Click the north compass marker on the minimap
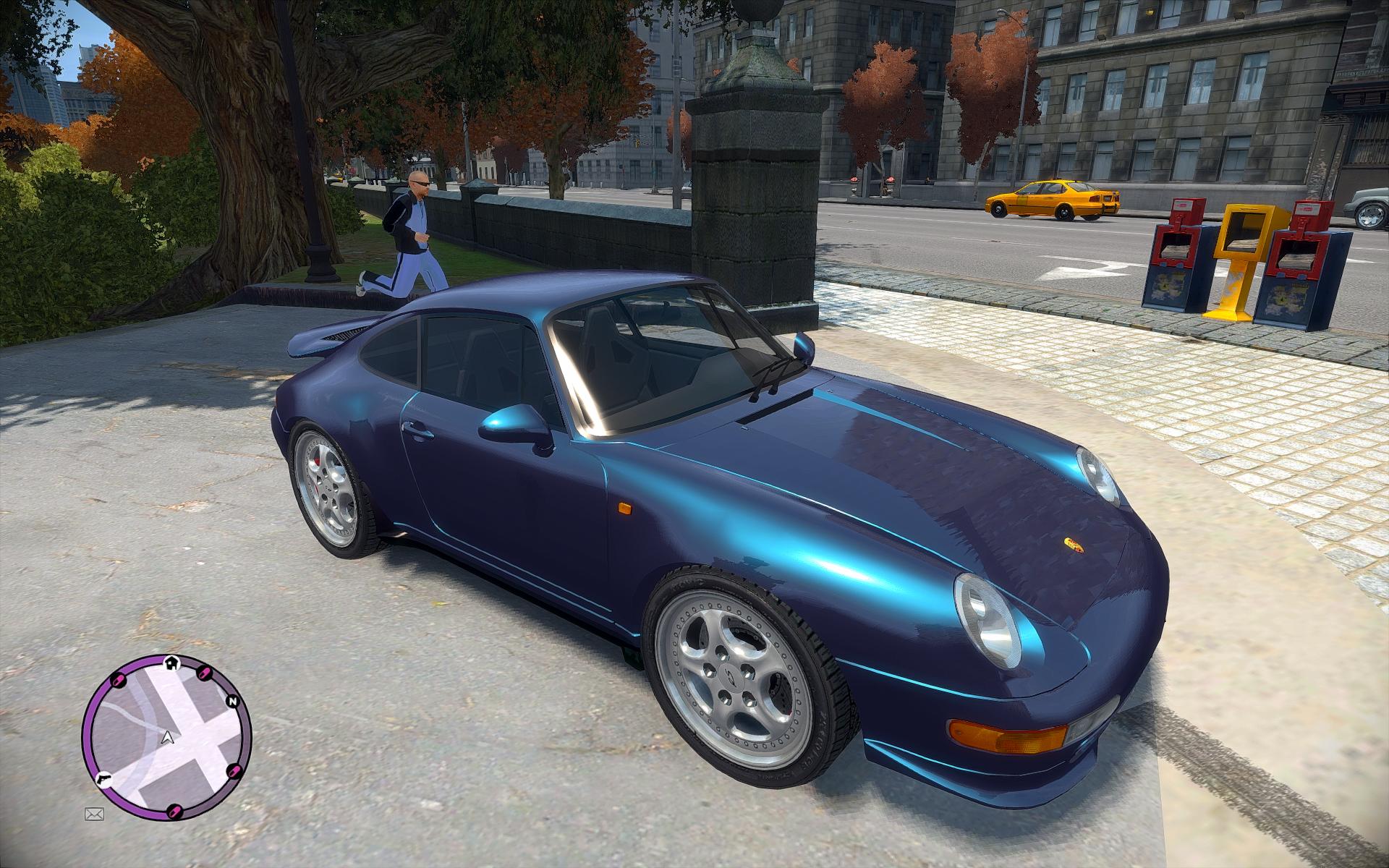This screenshot has height=868, width=1389. pos(233,702)
